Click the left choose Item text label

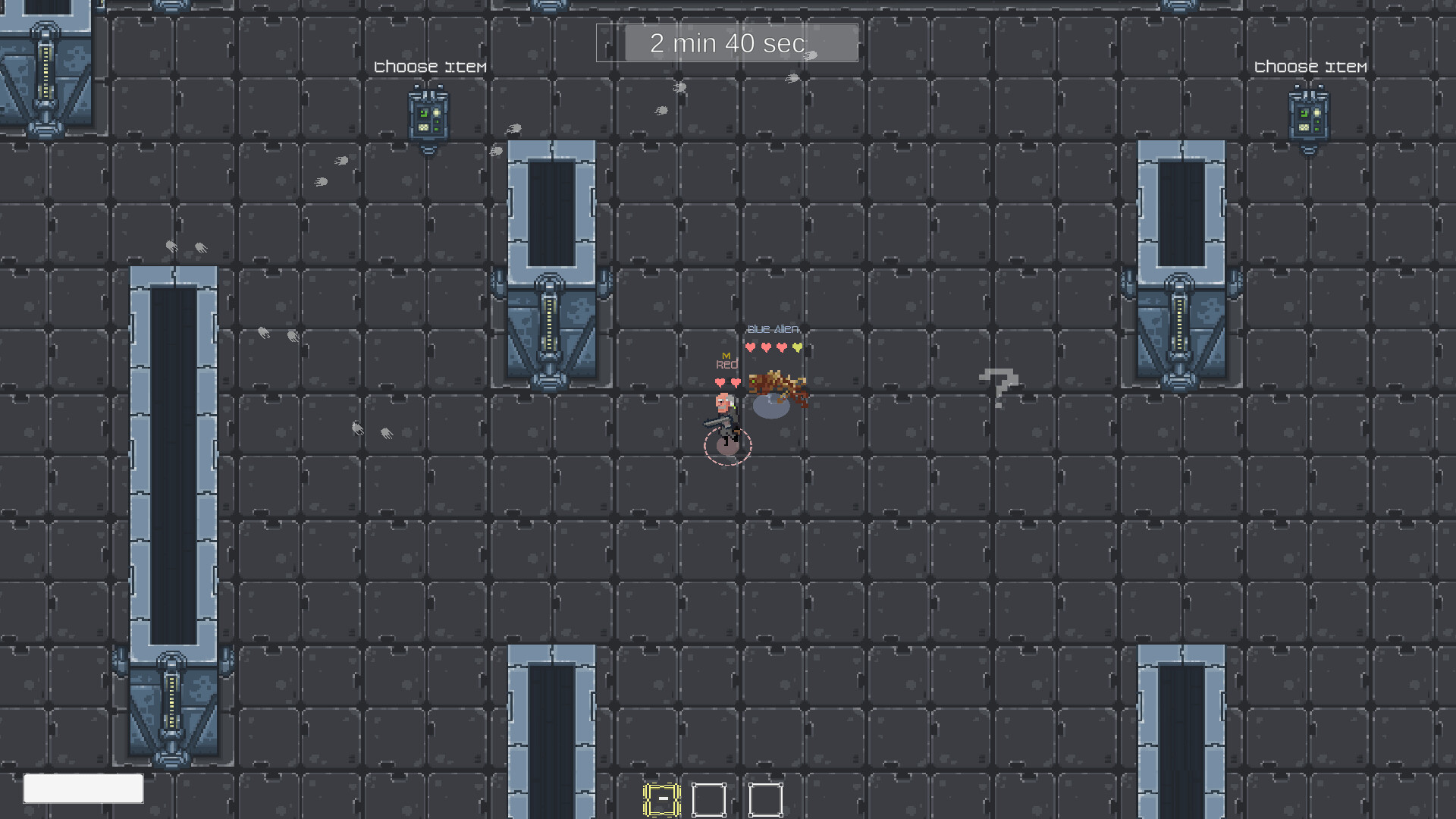click(429, 67)
